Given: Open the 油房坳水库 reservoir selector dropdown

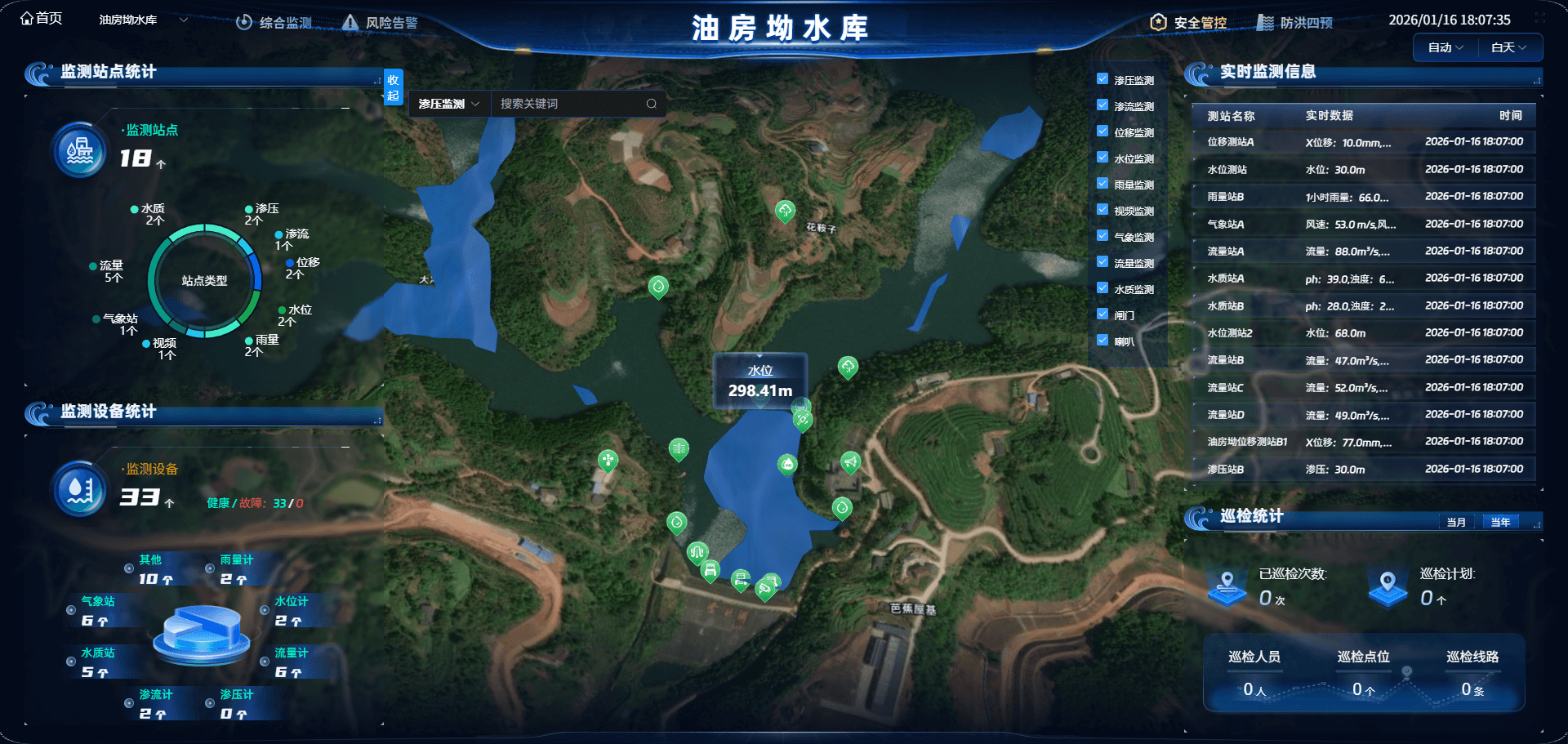Looking at the screenshot, I should tap(140, 18).
